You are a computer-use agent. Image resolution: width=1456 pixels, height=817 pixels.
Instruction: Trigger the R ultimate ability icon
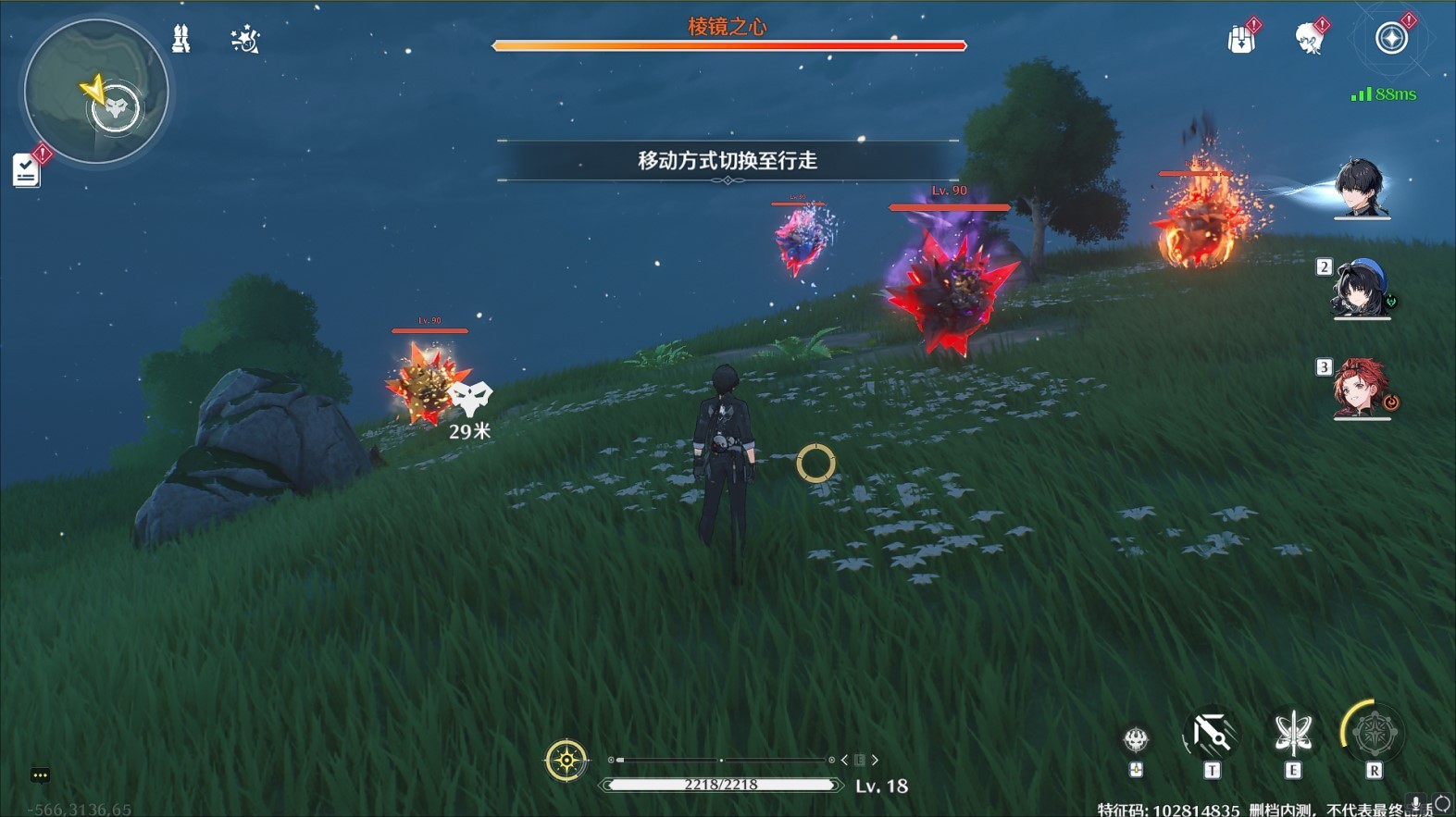pyautogui.click(x=1374, y=734)
